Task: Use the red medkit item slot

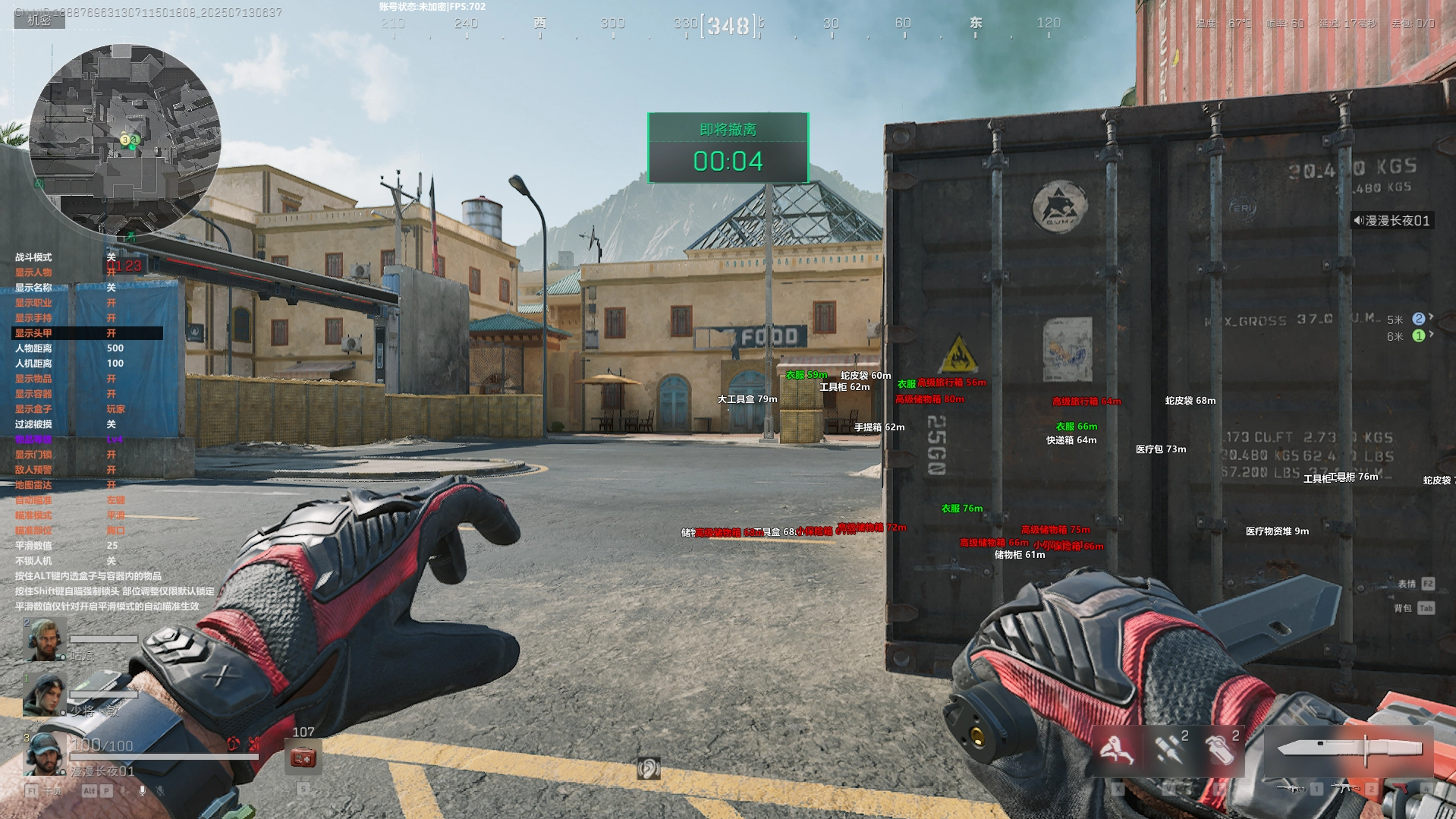Action: (x=303, y=757)
